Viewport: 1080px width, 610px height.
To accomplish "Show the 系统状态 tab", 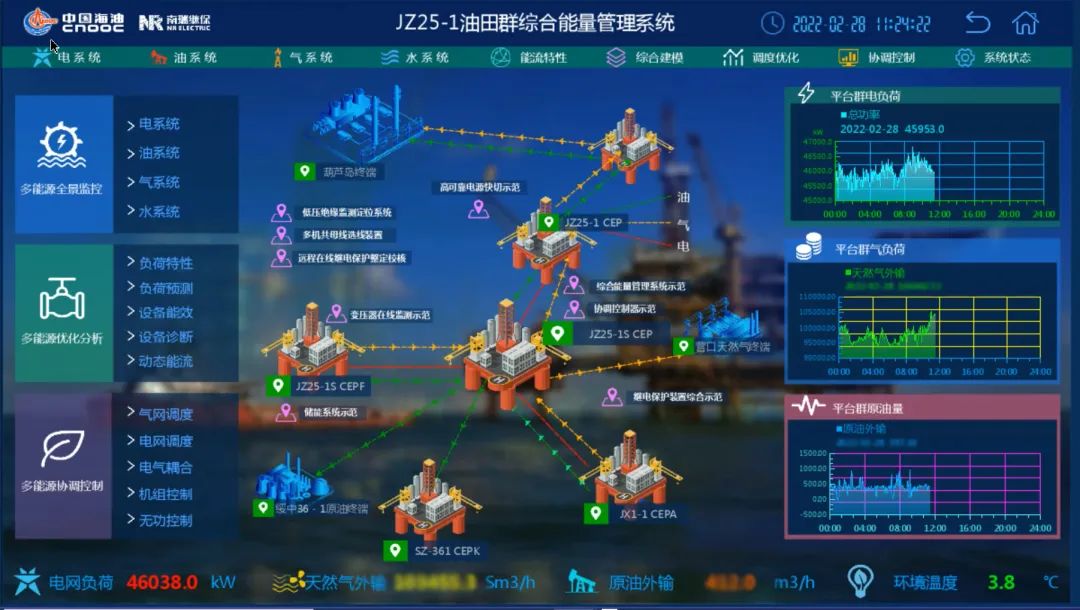I will pyautogui.click(x=994, y=58).
